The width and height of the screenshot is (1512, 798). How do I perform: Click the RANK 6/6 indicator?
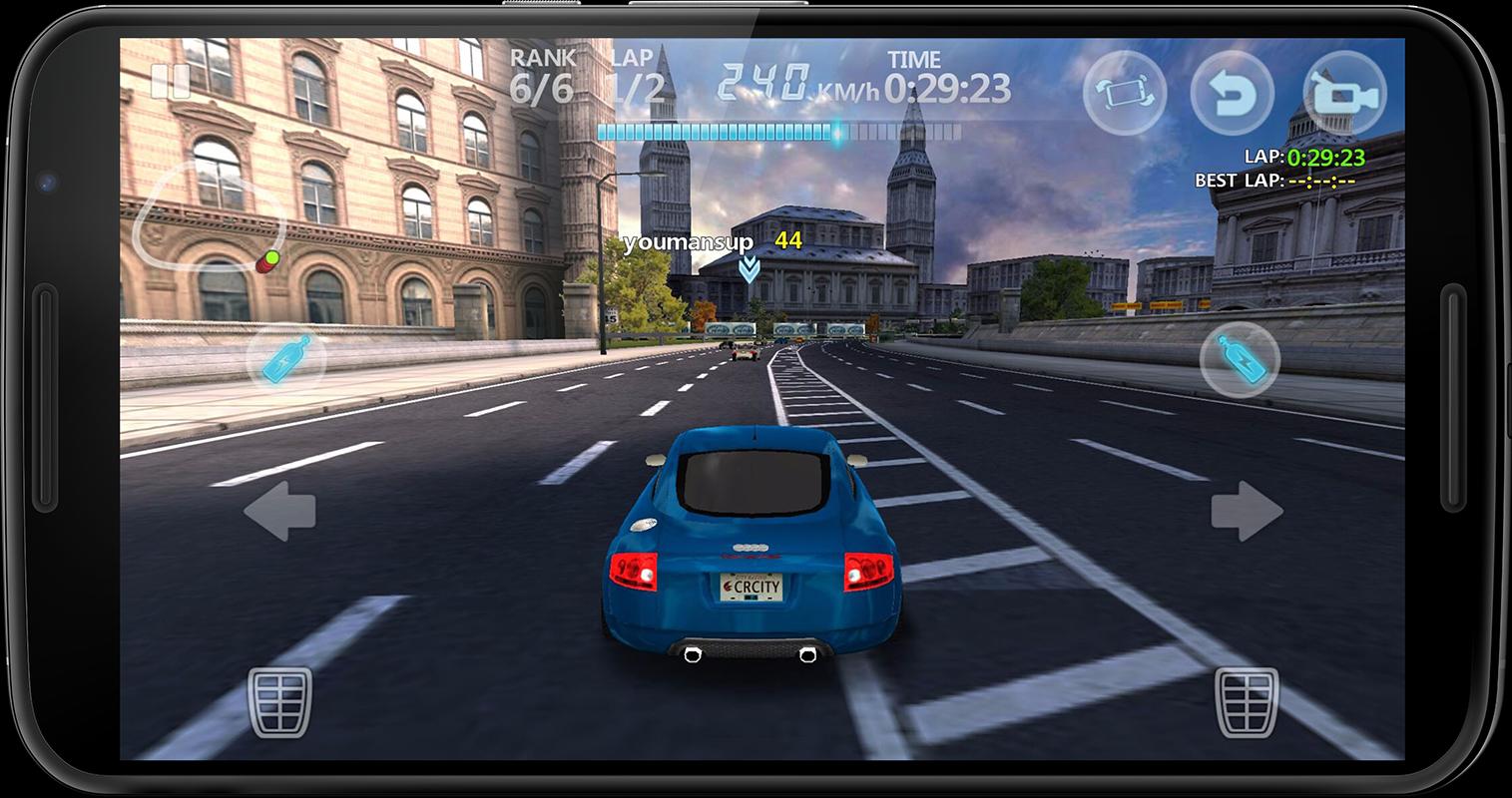coord(542,75)
